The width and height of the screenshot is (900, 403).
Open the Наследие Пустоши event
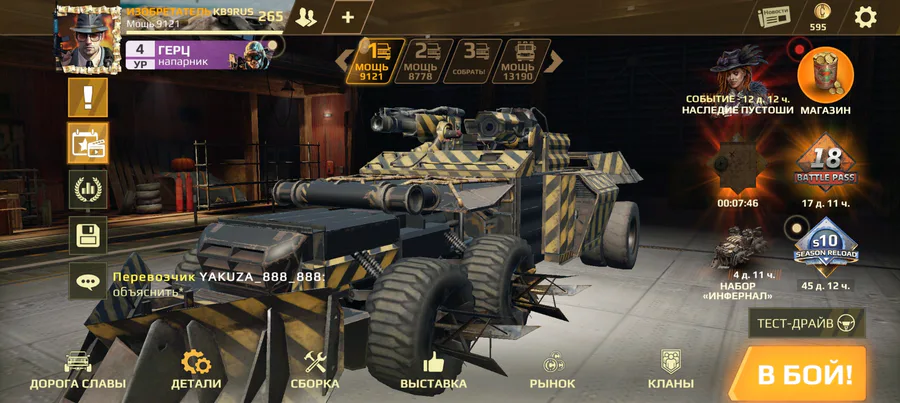tap(738, 75)
